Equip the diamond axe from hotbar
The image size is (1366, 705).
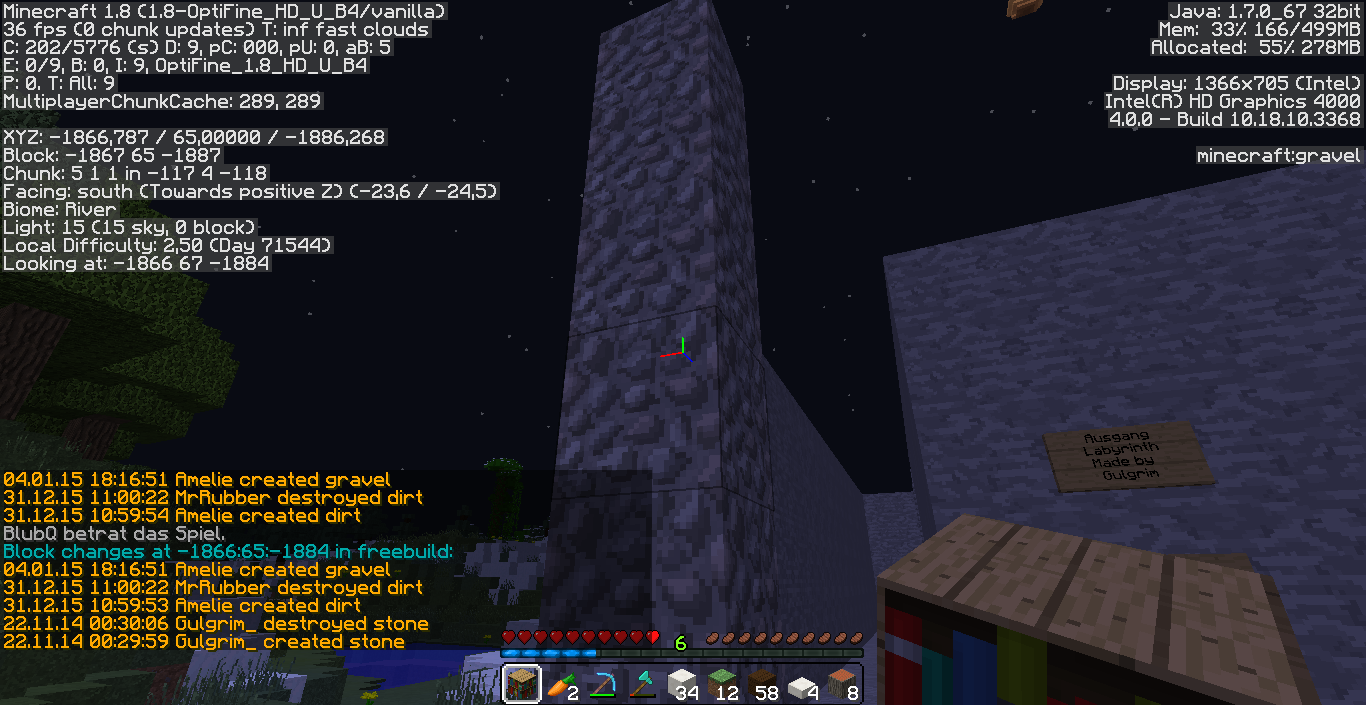coord(642,684)
